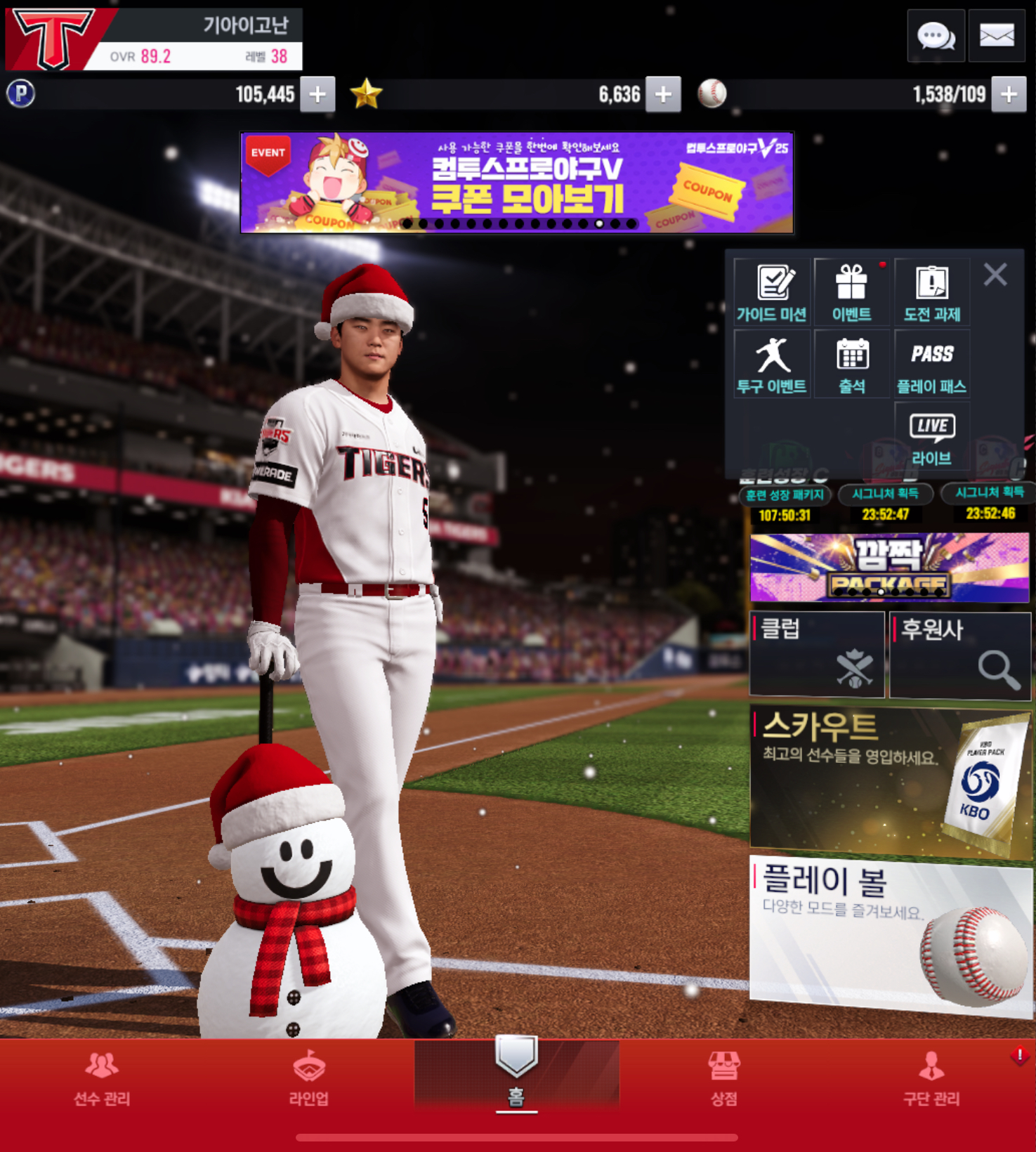Open the mailbox envelope icon
Image resolution: width=1036 pixels, height=1152 pixels.
click(x=997, y=35)
